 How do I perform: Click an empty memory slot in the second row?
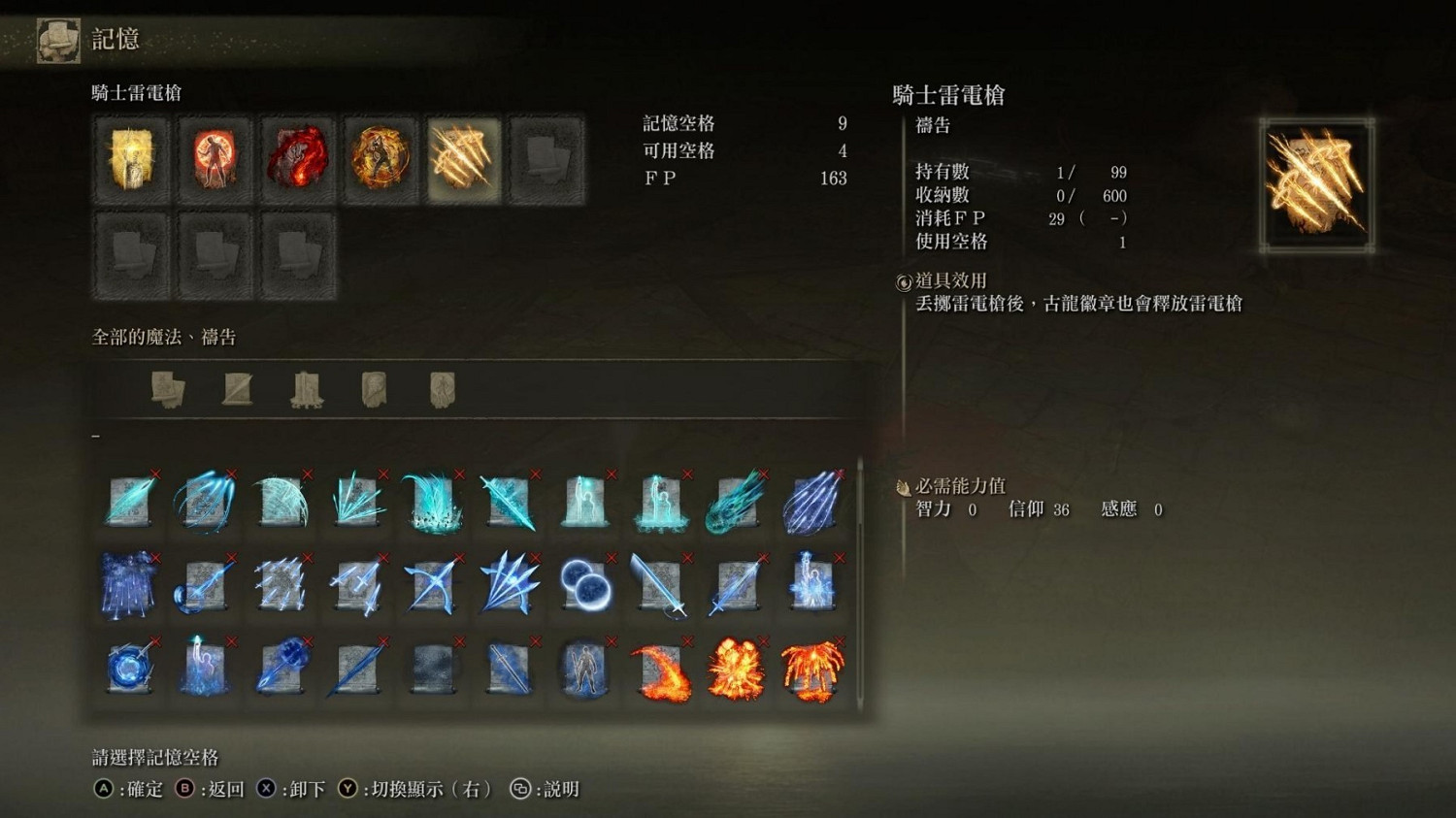(132, 256)
